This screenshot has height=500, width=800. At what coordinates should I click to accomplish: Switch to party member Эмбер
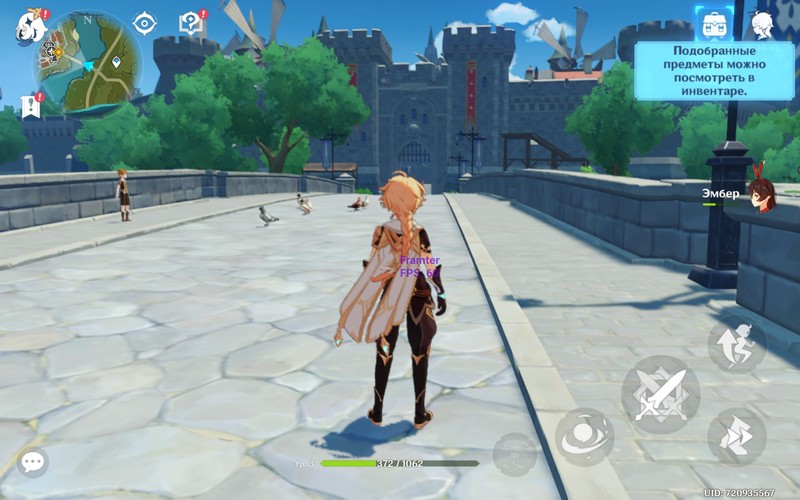coord(762,195)
